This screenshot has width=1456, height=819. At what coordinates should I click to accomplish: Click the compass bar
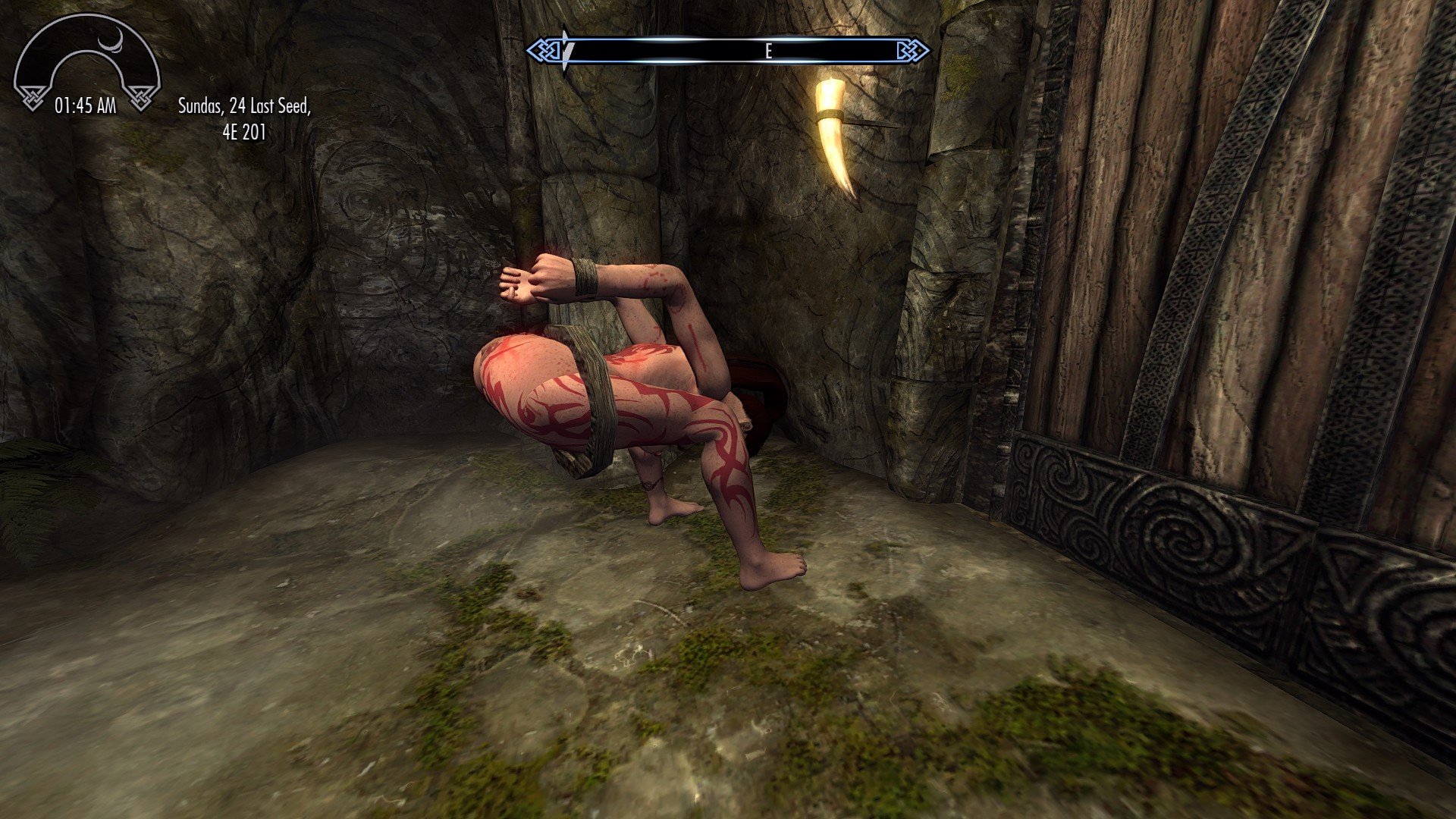pyautogui.click(x=728, y=51)
